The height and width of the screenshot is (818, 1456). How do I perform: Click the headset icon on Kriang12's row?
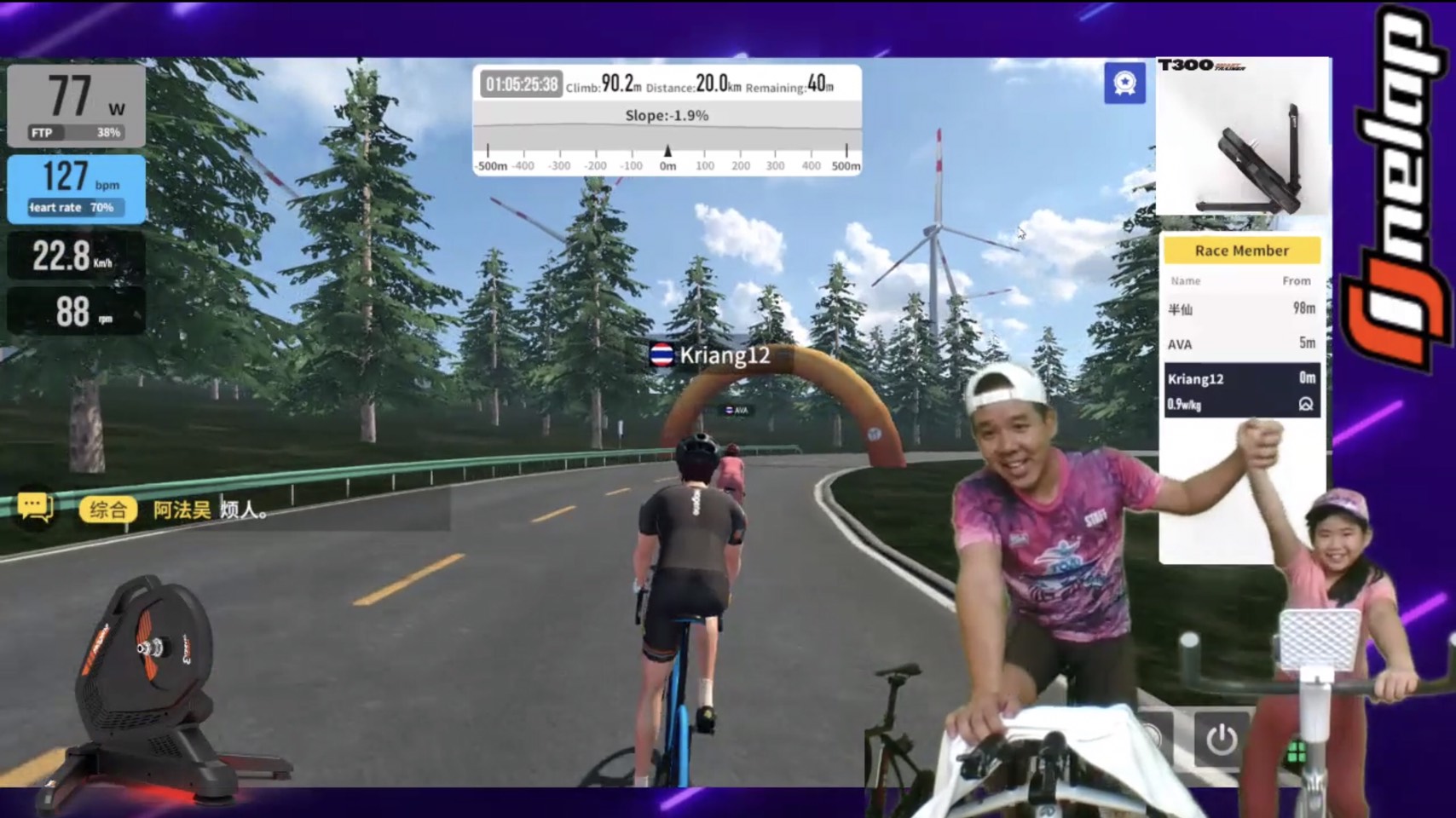click(1305, 404)
